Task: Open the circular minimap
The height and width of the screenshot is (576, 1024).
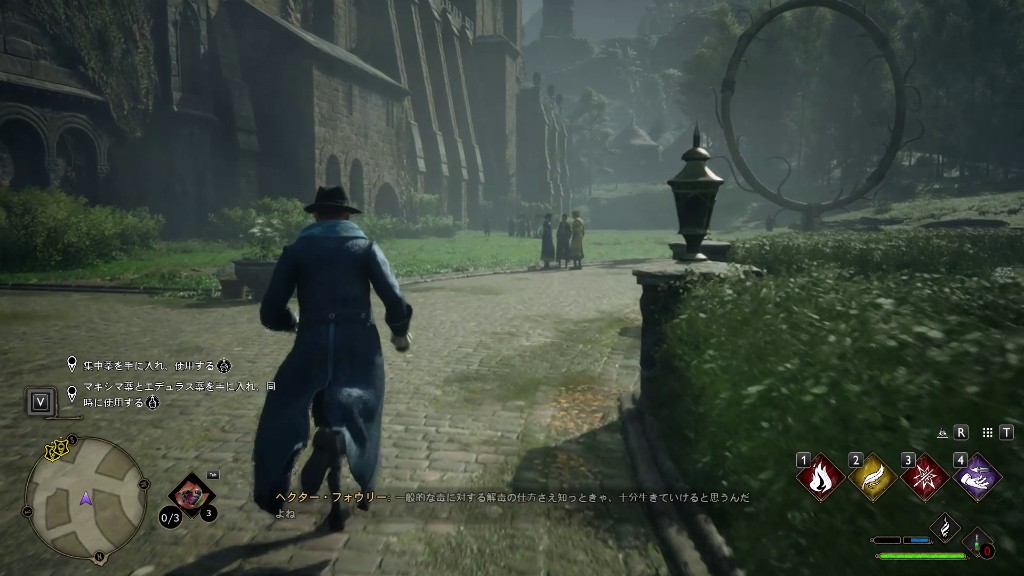Action: [86, 497]
